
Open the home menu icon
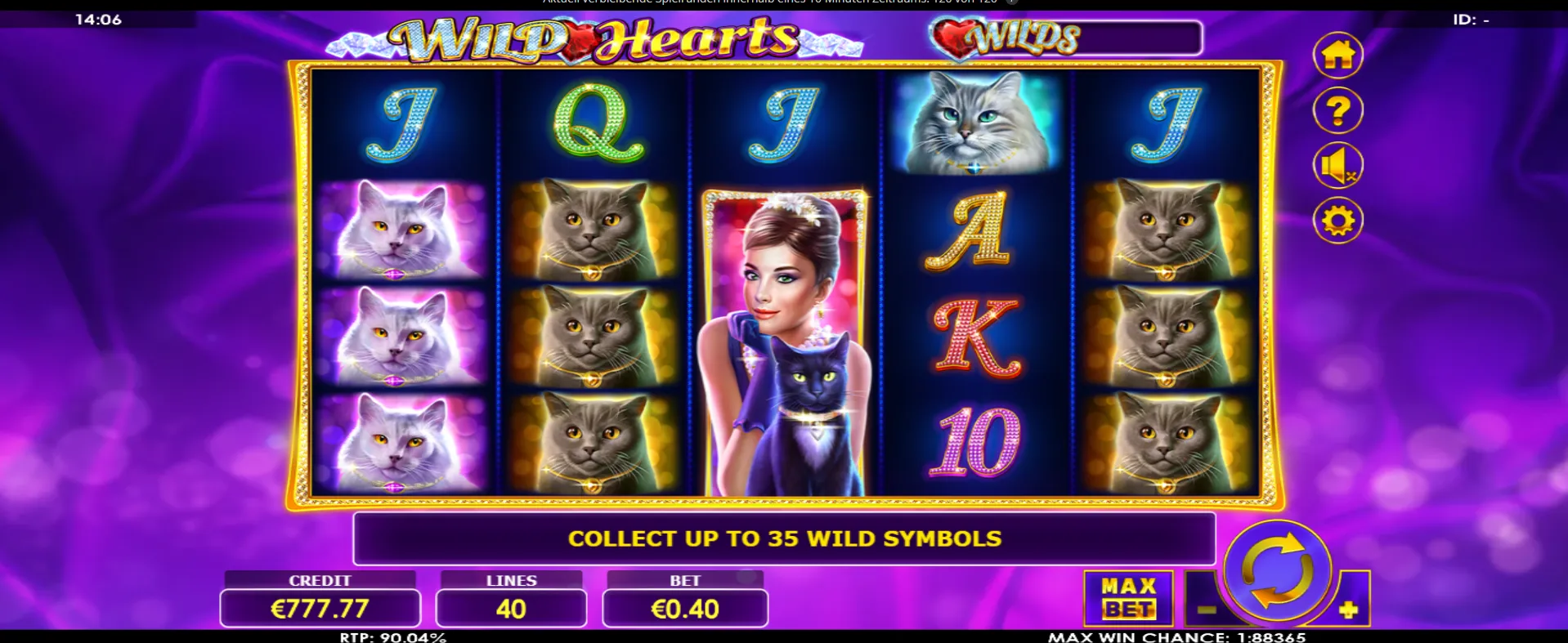pyautogui.click(x=1337, y=55)
